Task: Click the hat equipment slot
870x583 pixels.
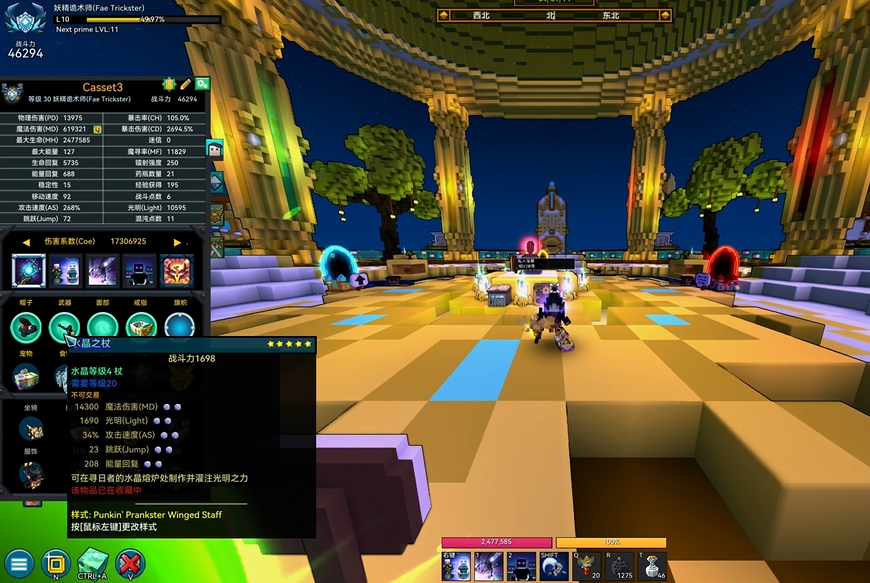Action: click(x=26, y=326)
